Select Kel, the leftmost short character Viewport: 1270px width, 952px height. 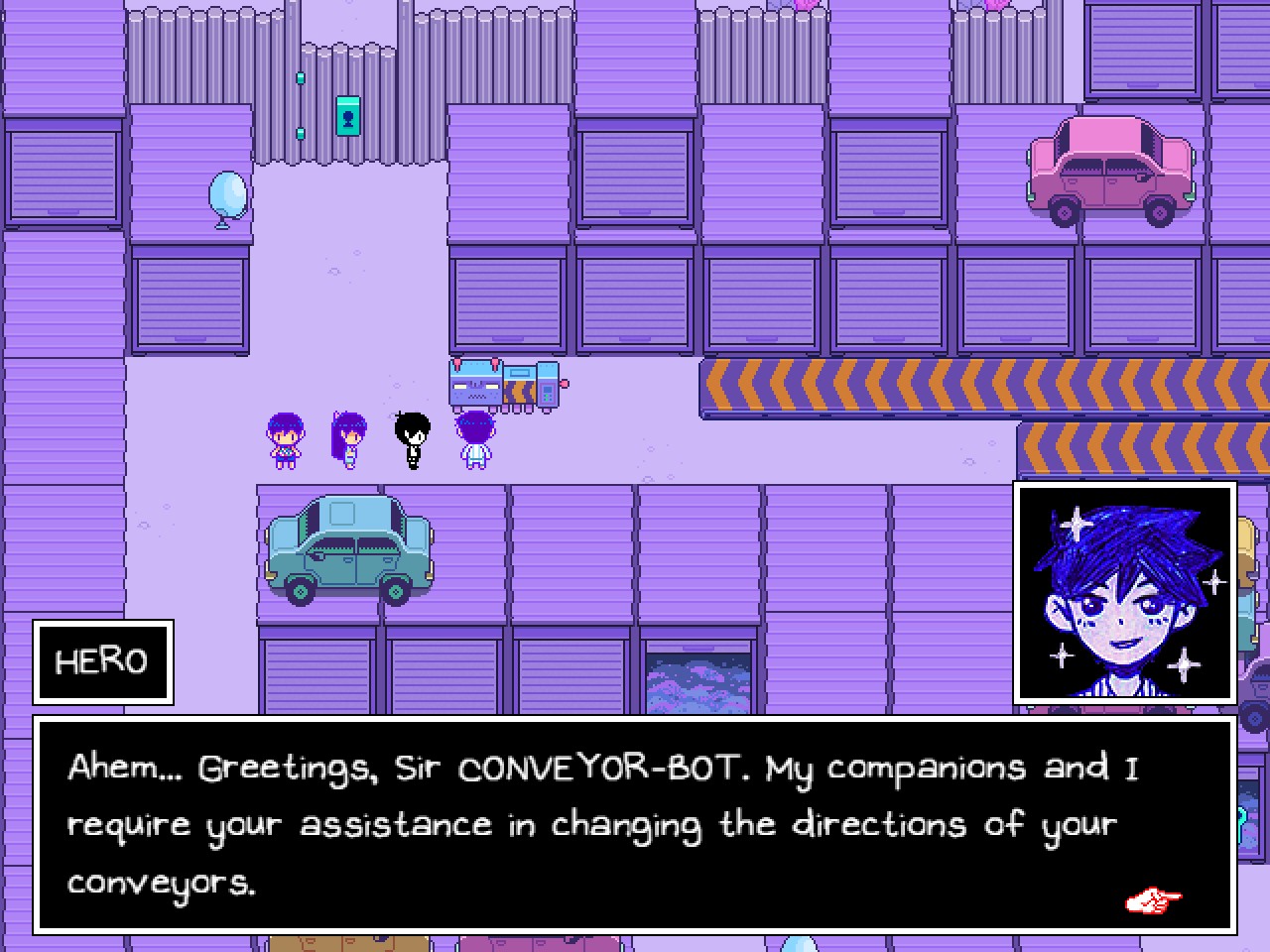(x=287, y=439)
